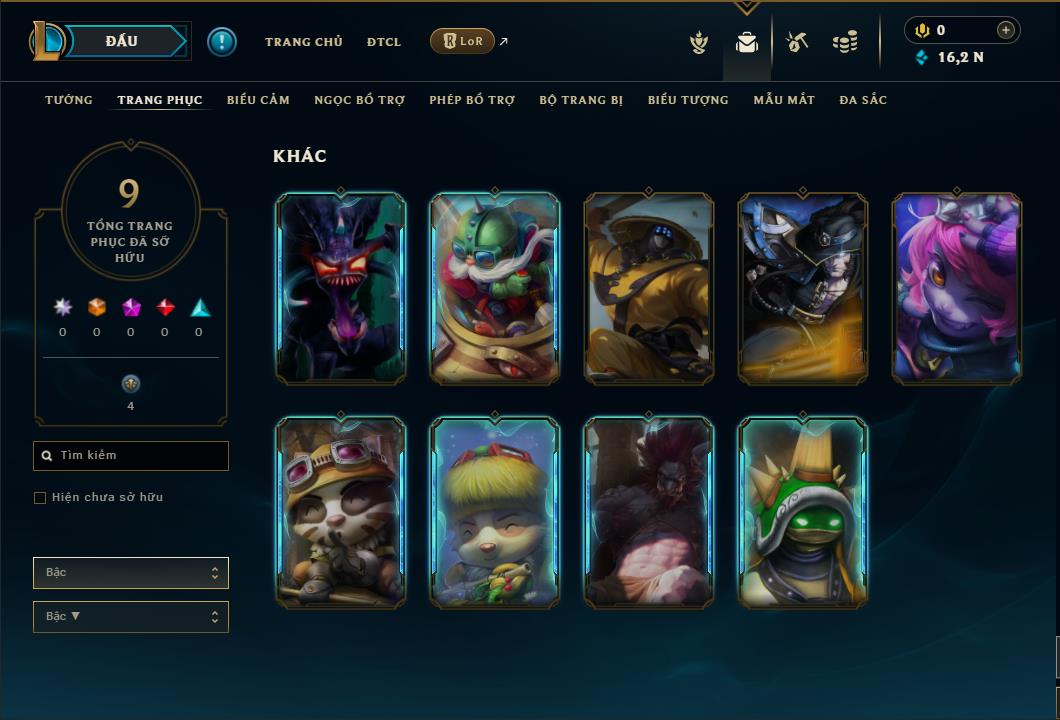Click the ĐẤU play button
The height and width of the screenshot is (720, 1060).
click(x=121, y=41)
